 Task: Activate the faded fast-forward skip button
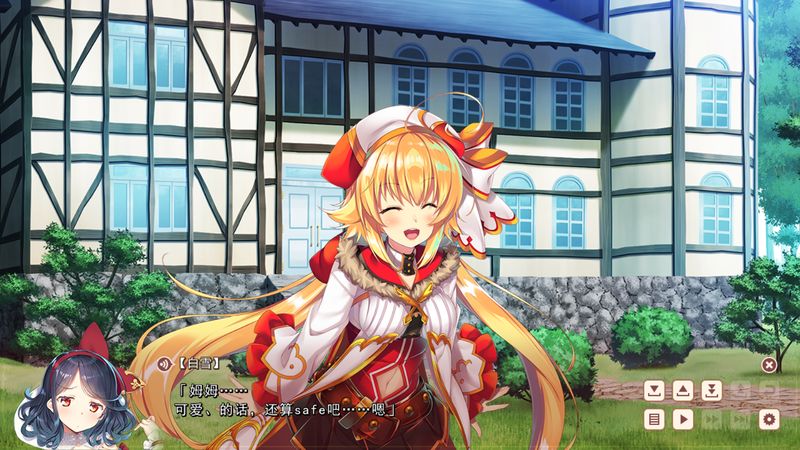pyautogui.click(x=711, y=420)
